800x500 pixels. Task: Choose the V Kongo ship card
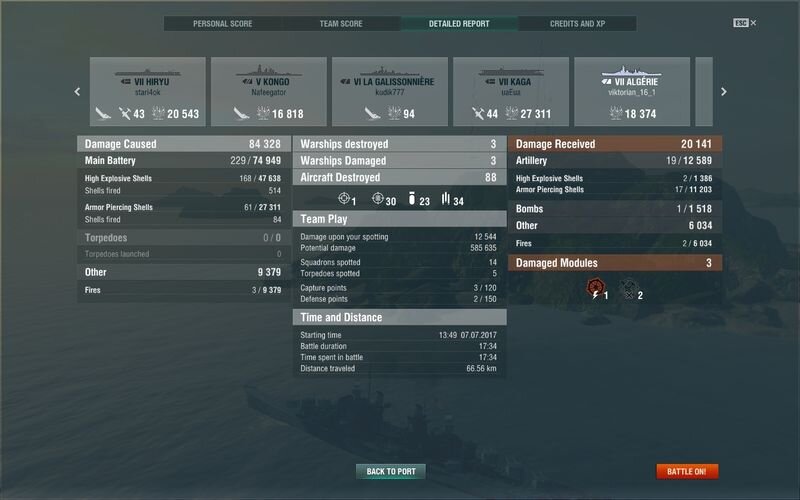tap(269, 92)
